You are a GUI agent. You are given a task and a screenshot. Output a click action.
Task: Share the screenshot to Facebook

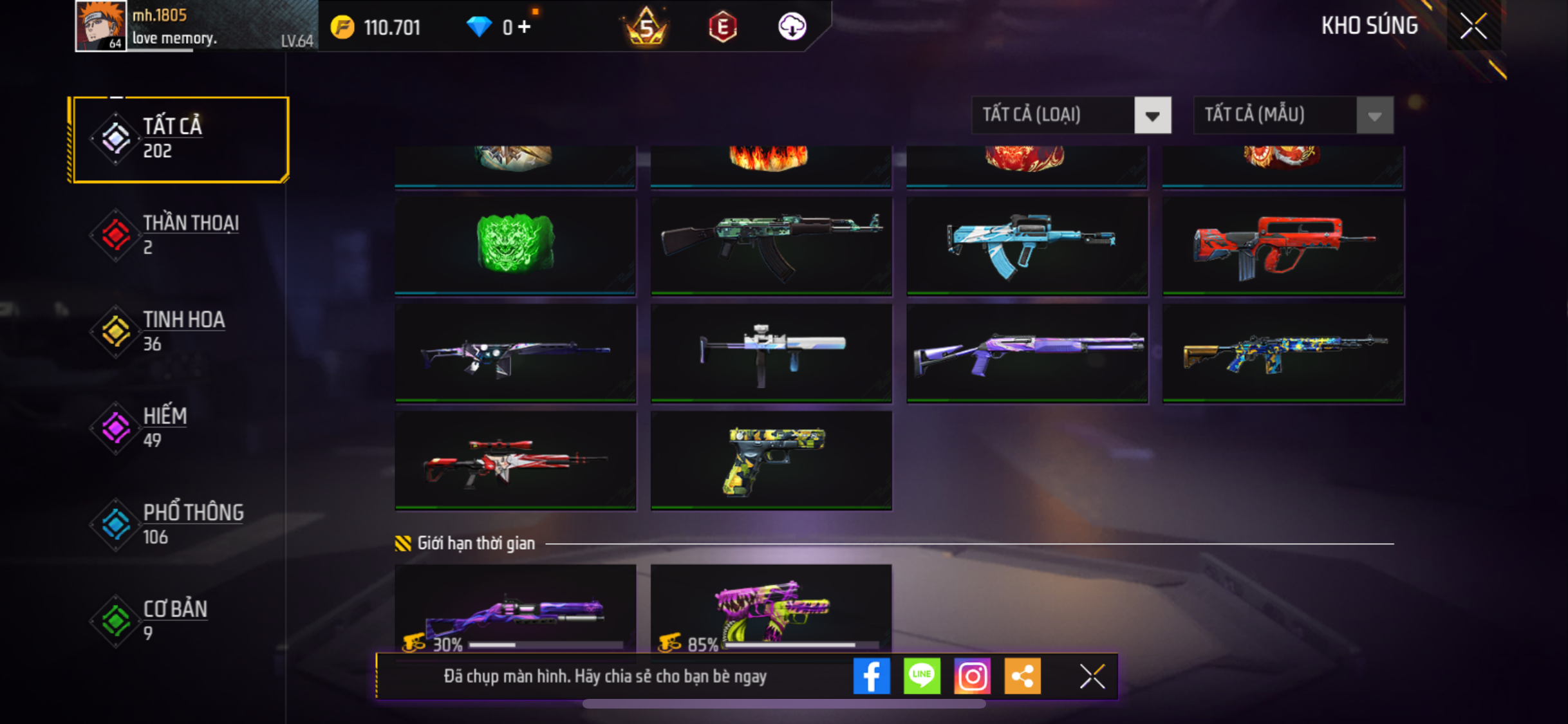pos(872,676)
